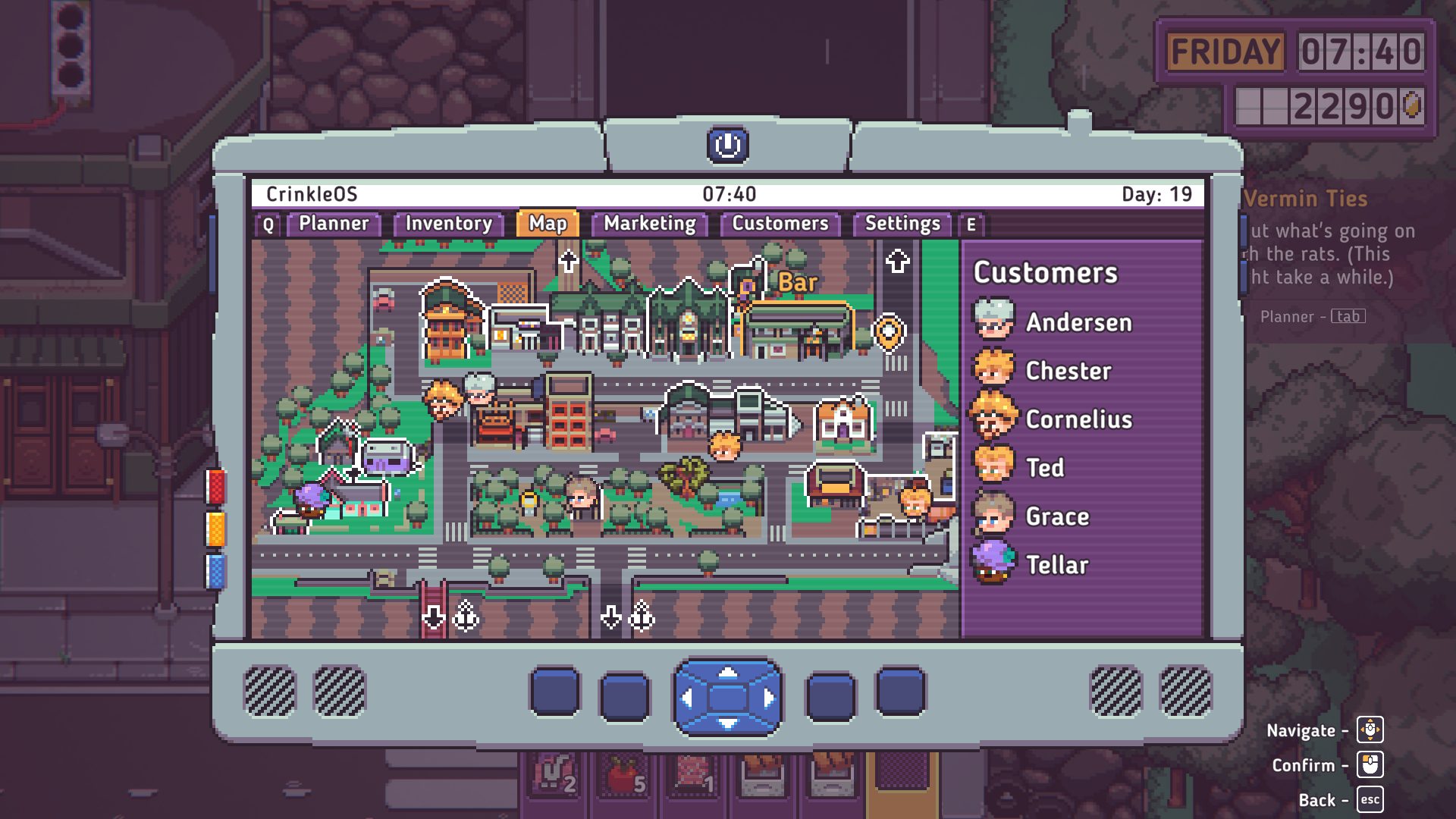Image resolution: width=1456 pixels, height=819 pixels.
Task: Open the Inventory tab
Action: coord(448,224)
